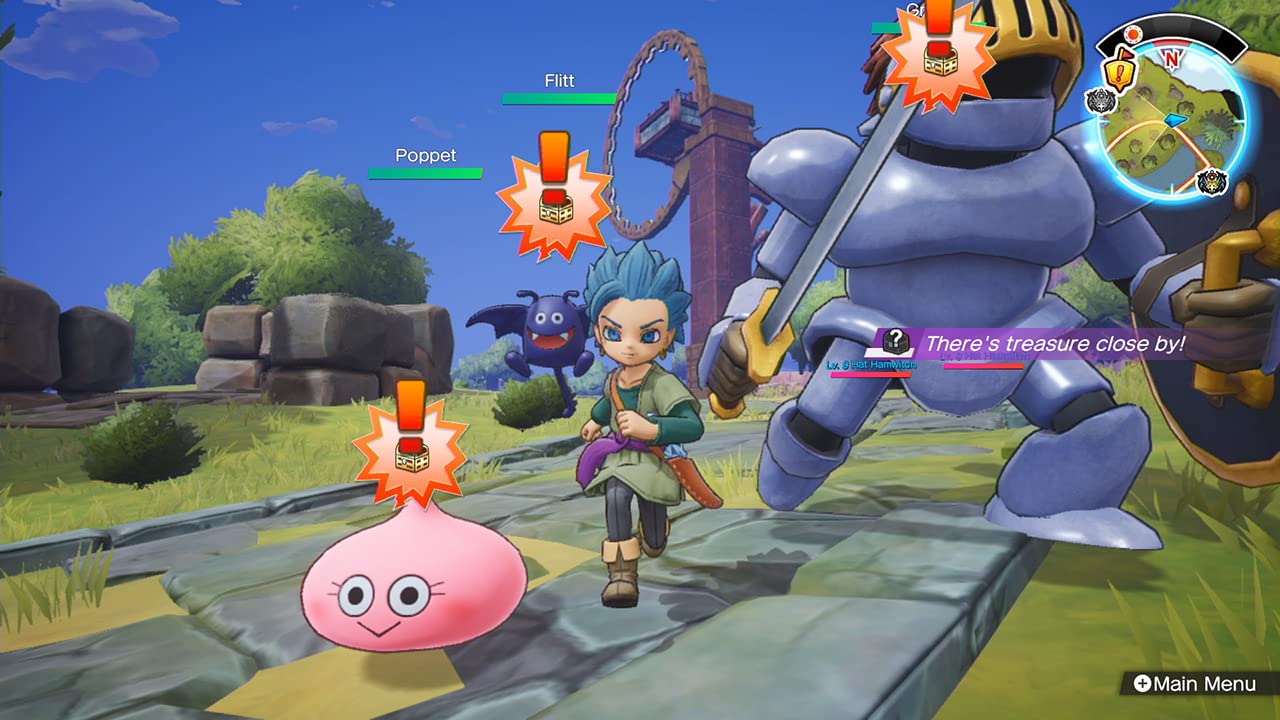Click the red dot on the compass ring
1280x720 pixels.
tap(1134, 33)
